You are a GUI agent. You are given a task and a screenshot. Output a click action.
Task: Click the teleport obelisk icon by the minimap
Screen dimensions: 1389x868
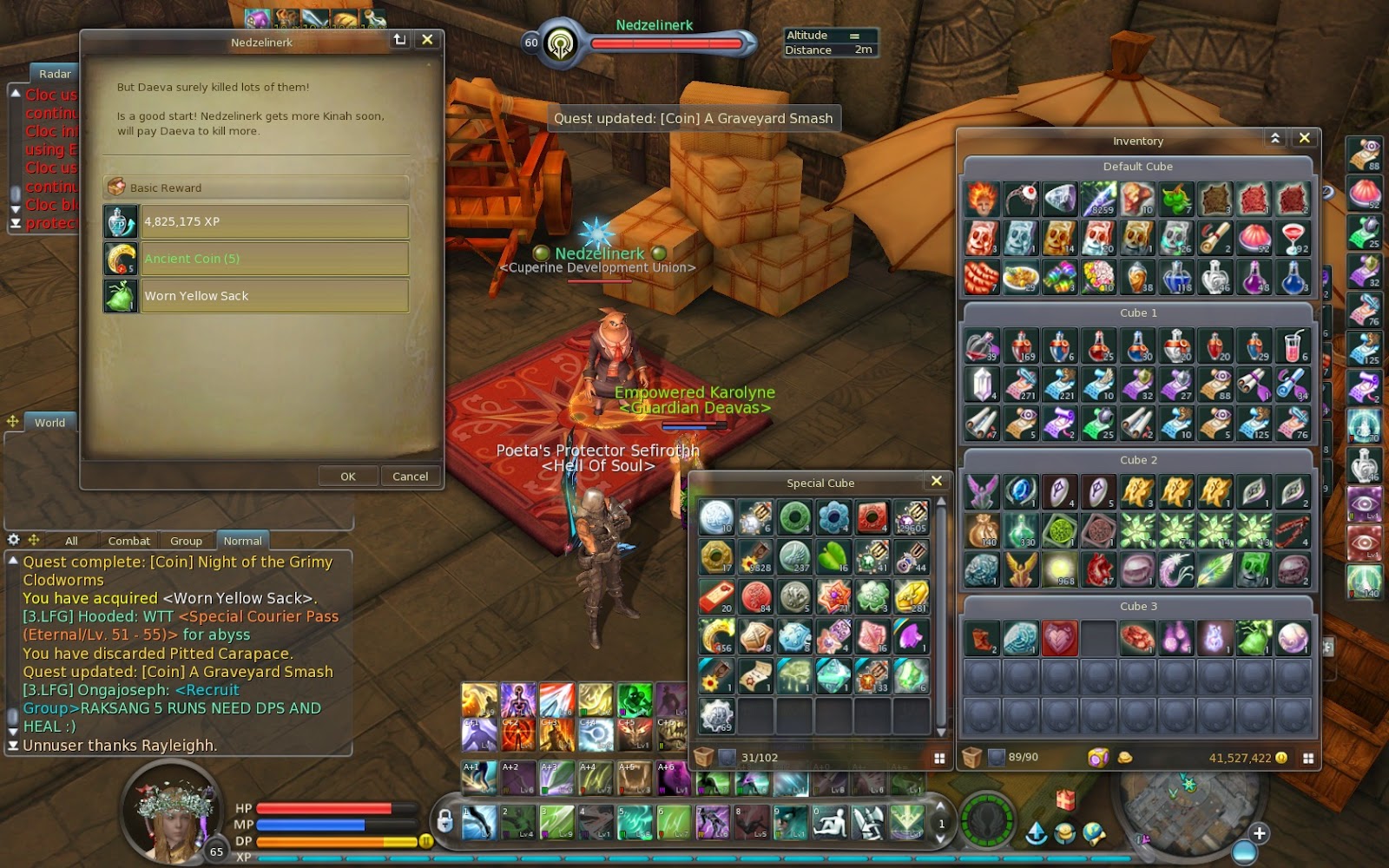click(1035, 833)
